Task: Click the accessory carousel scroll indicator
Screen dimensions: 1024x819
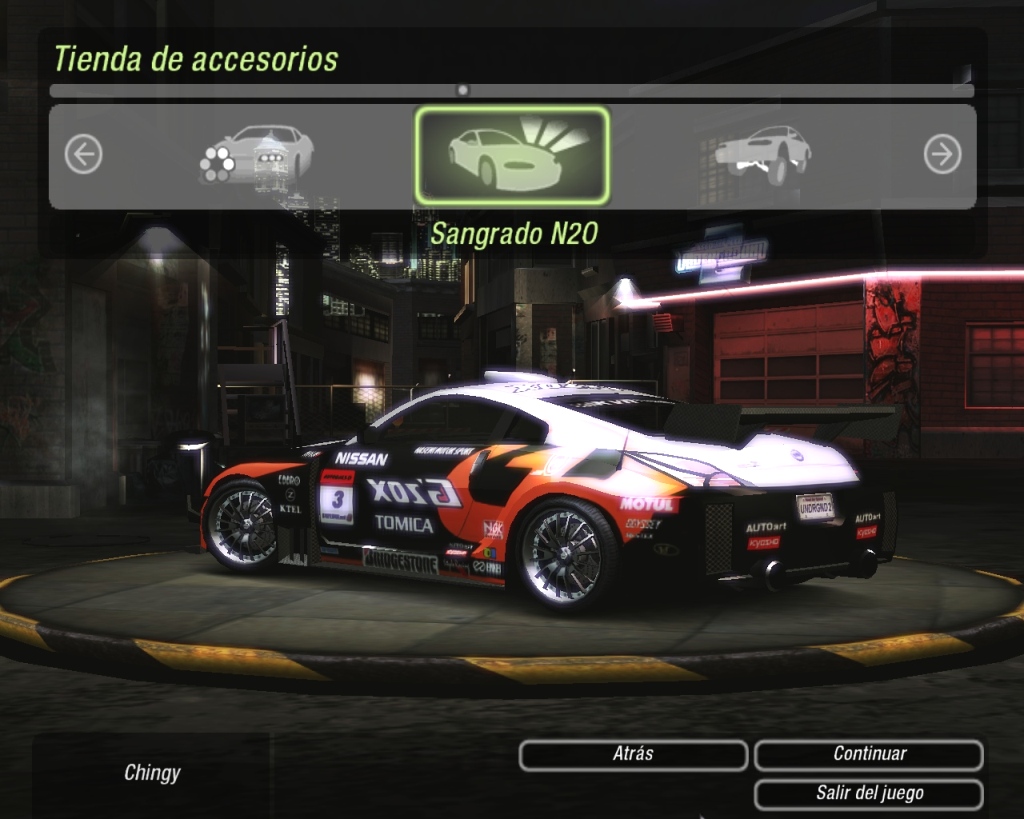Action: 462,90
